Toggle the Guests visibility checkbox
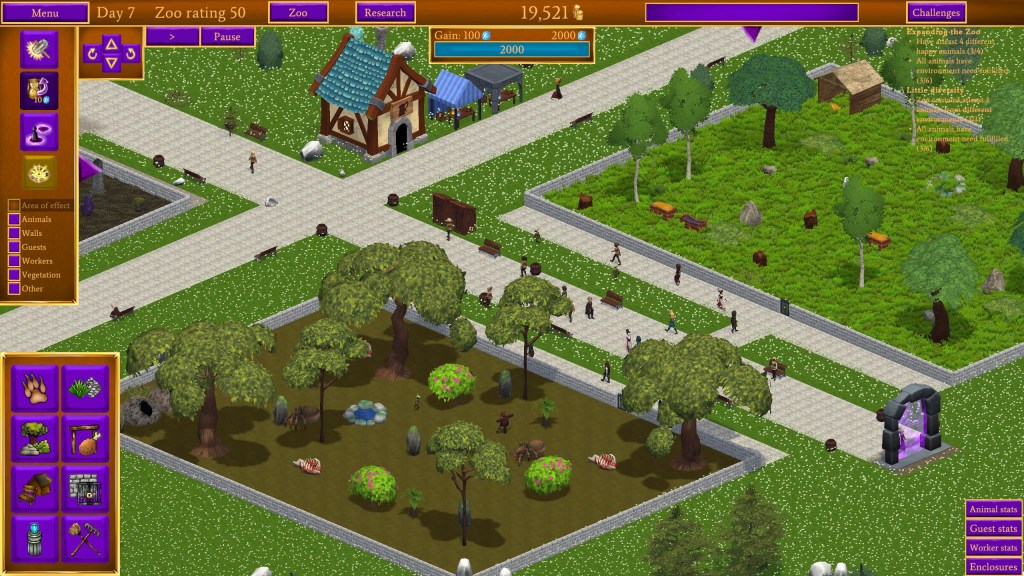This screenshot has width=1024, height=576. (14, 247)
